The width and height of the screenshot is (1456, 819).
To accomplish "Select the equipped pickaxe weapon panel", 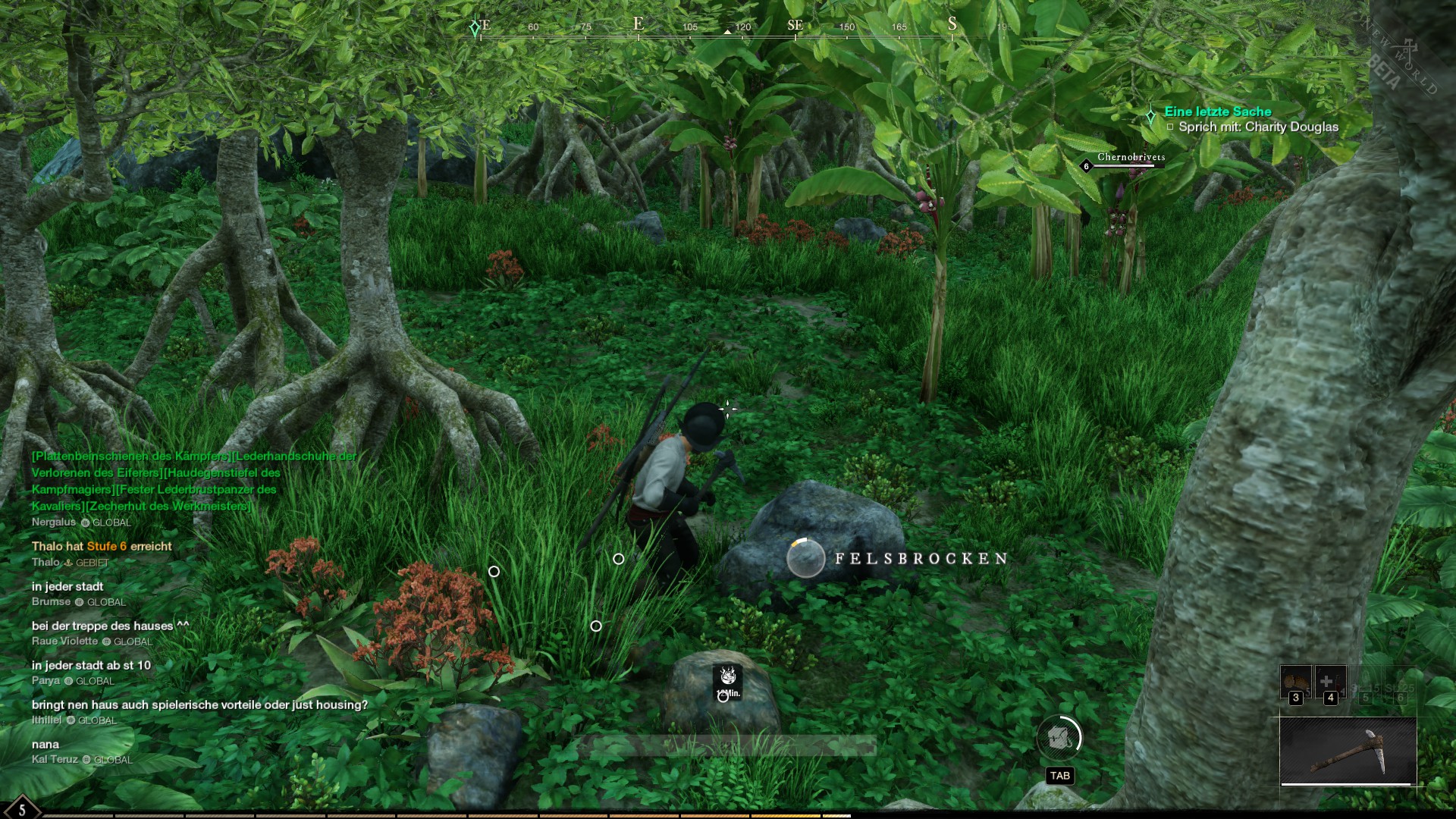I will (x=1348, y=751).
